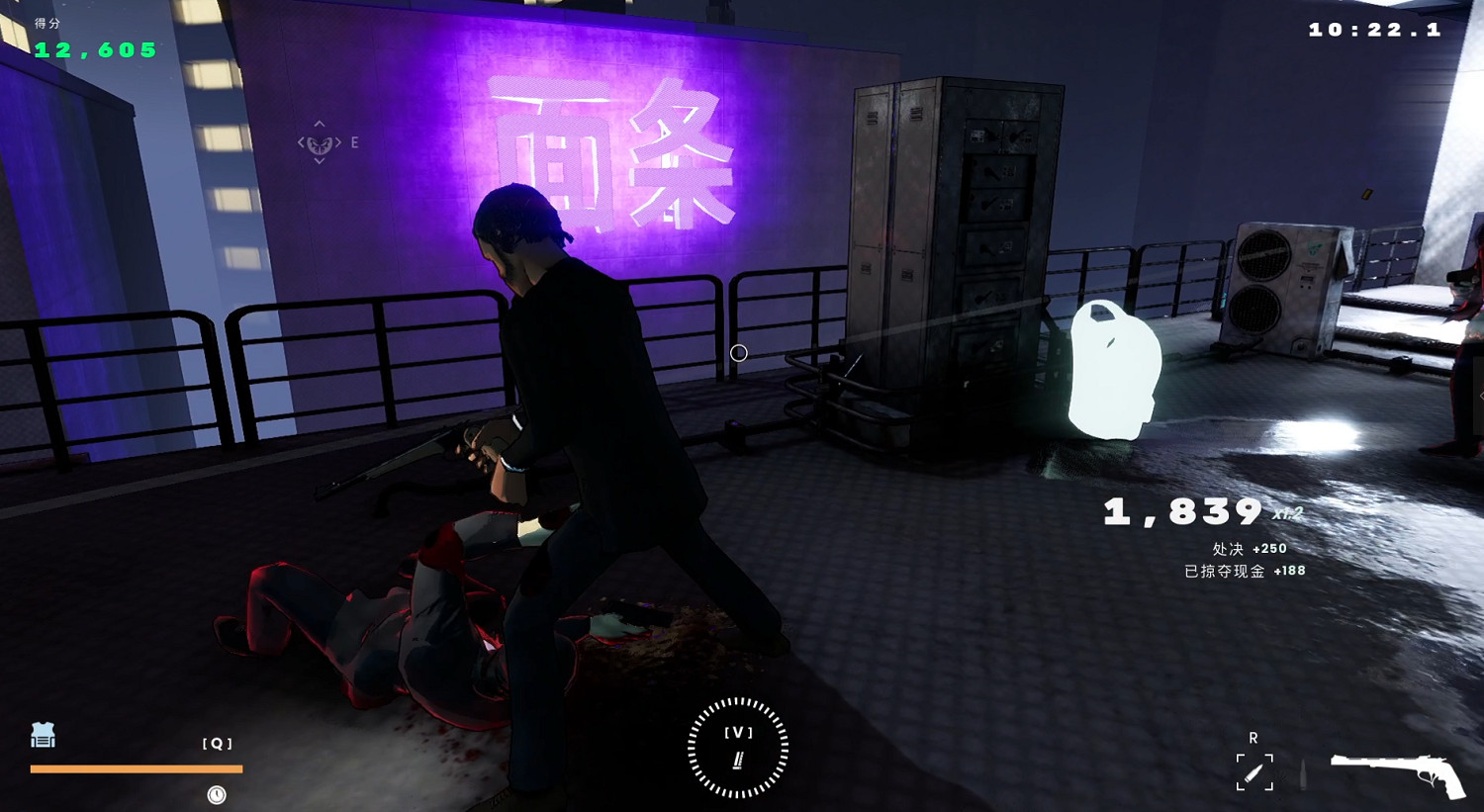Click the clock icon under the armor bar
Screen dimensions: 1484x812
(215, 793)
